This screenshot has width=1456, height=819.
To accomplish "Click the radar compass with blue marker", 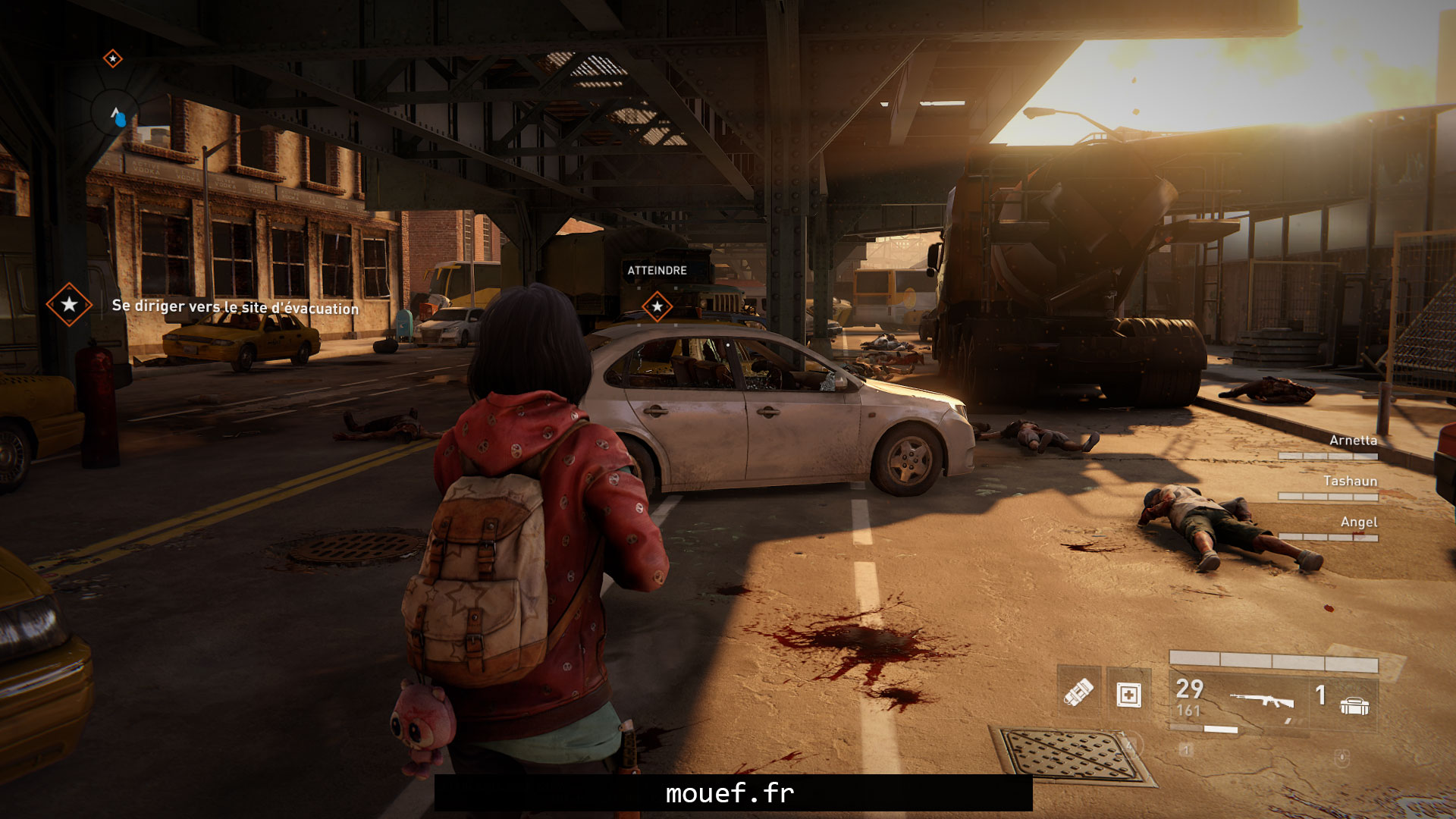I will (x=116, y=116).
